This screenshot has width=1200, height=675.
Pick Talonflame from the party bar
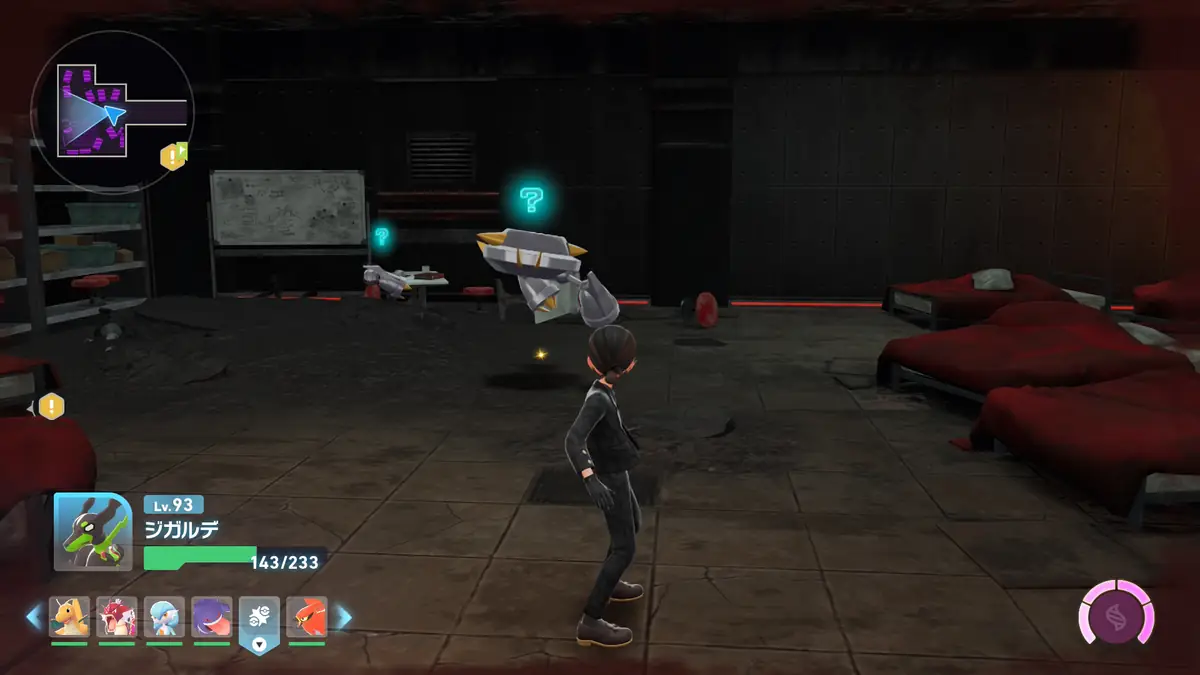[307, 617]
